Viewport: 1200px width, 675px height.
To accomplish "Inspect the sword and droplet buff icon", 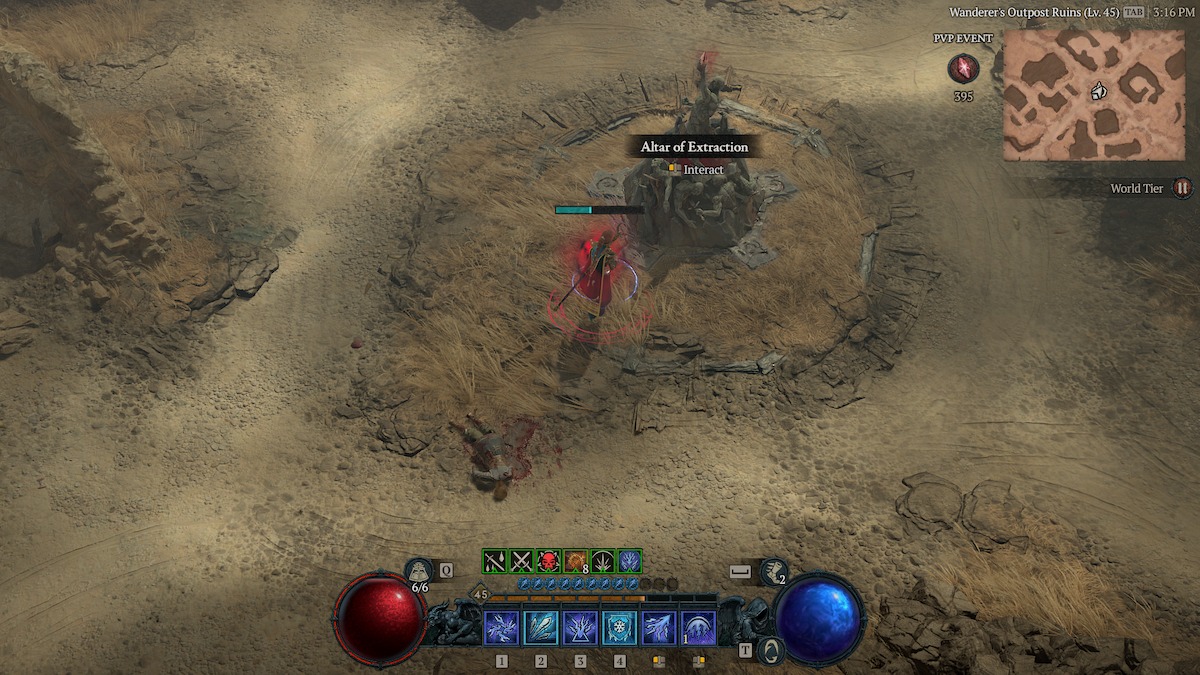I will point(495,561).
